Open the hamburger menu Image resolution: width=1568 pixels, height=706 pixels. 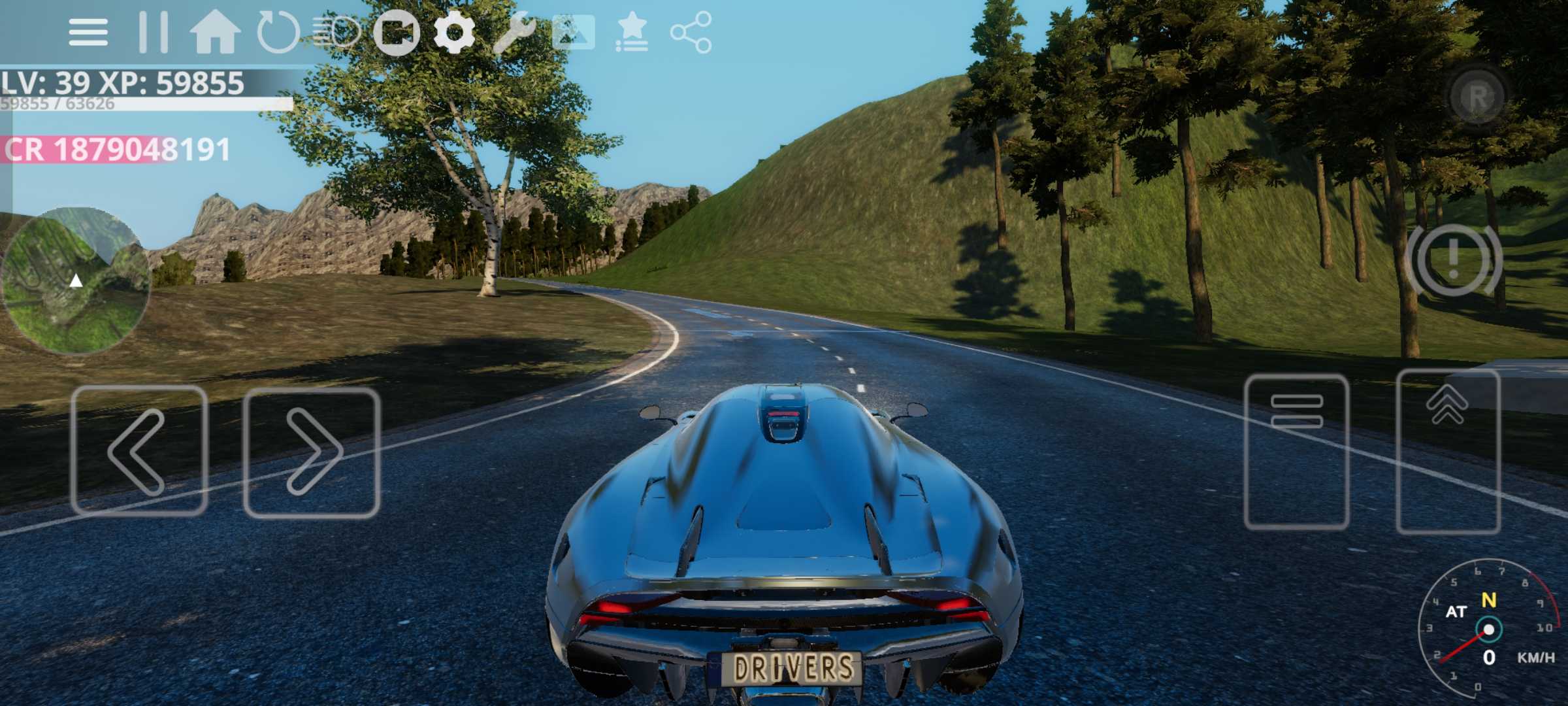click(88, 32)
